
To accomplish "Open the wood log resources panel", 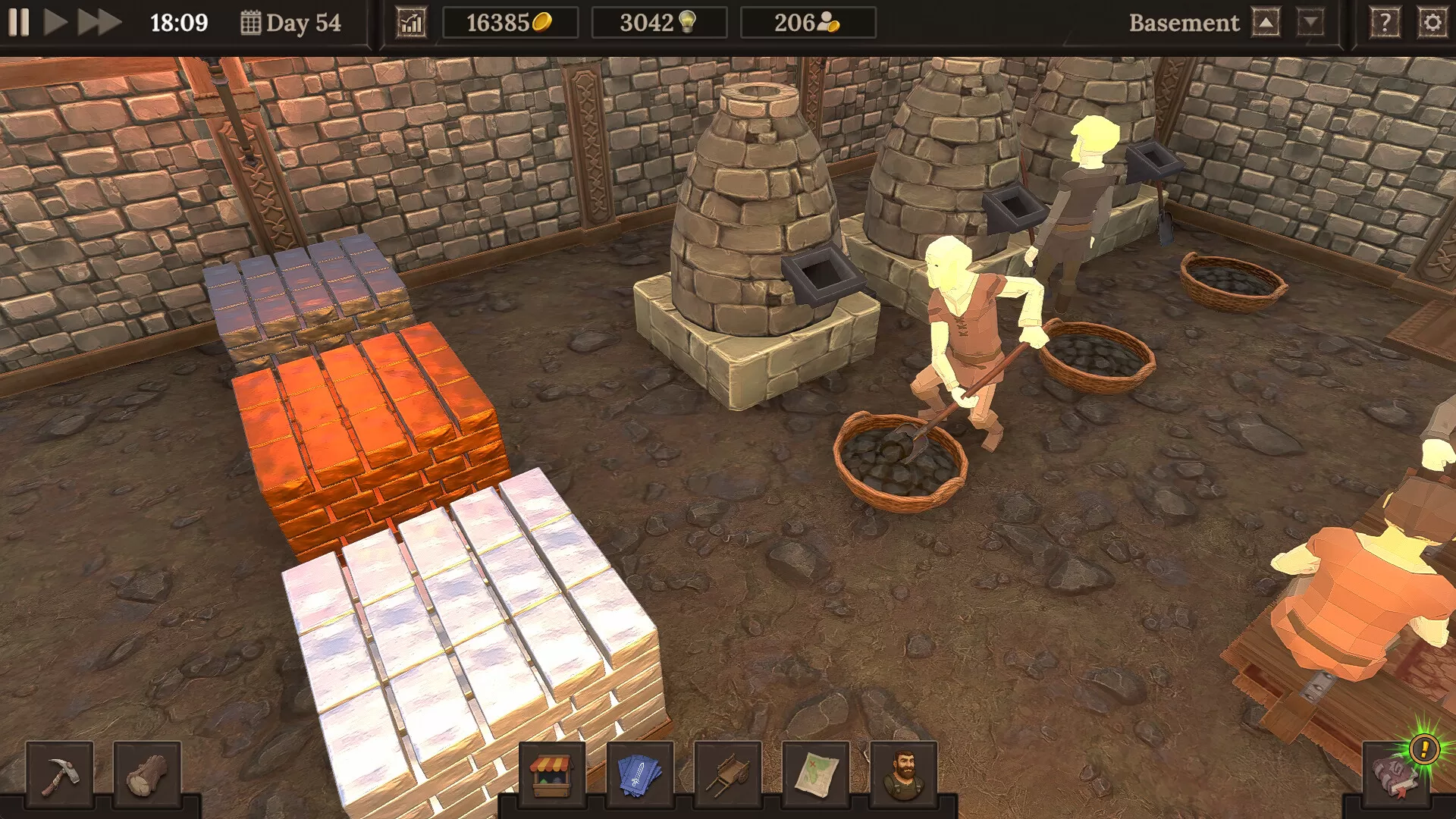I will pyautogui.click(x=149, y=773).
